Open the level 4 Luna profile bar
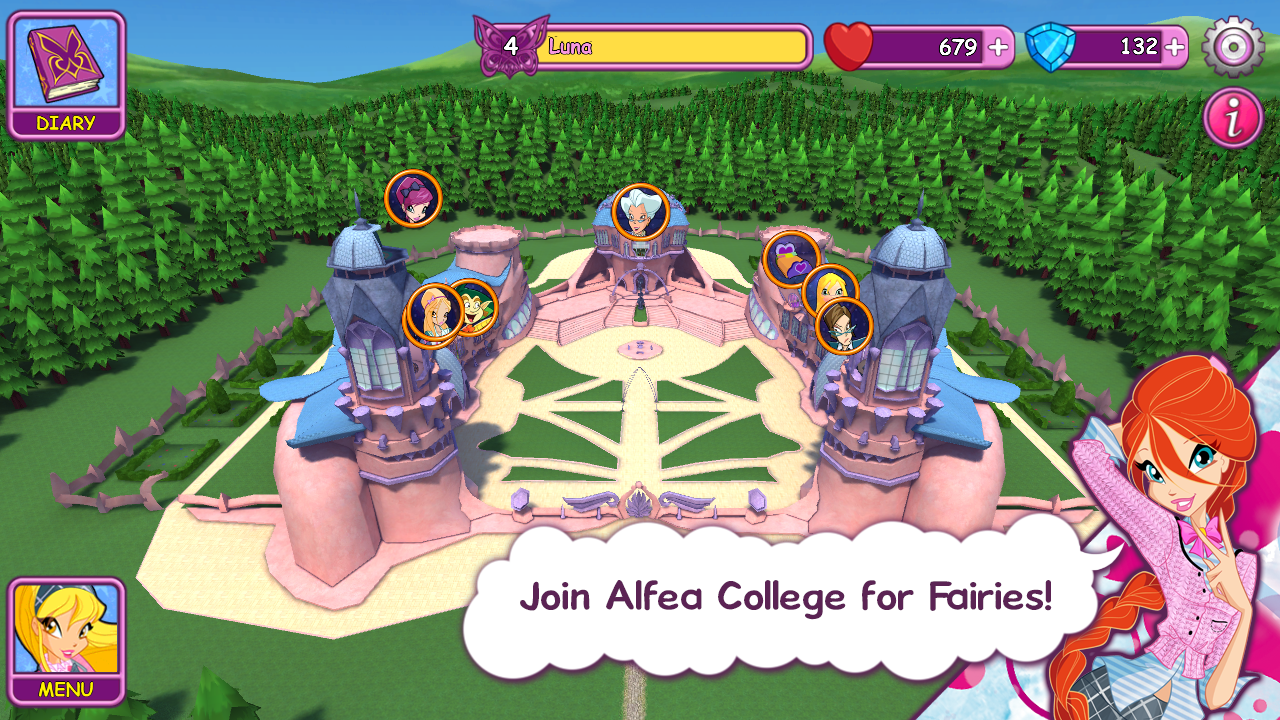 (660, 47)
